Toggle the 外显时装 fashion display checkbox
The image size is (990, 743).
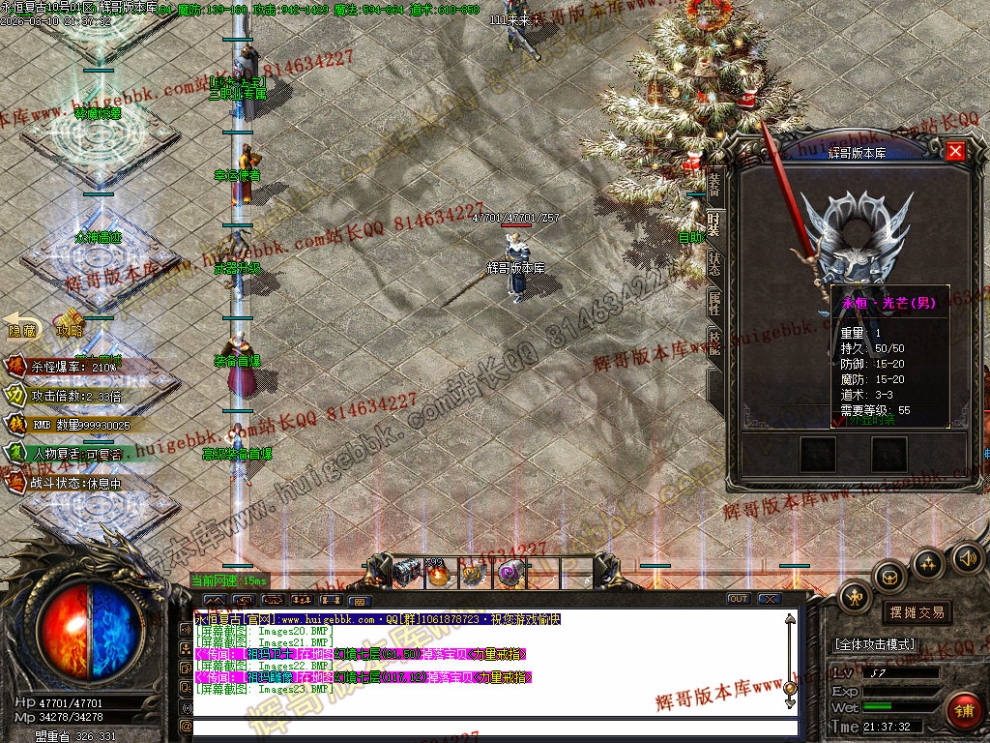coord(841,420)
